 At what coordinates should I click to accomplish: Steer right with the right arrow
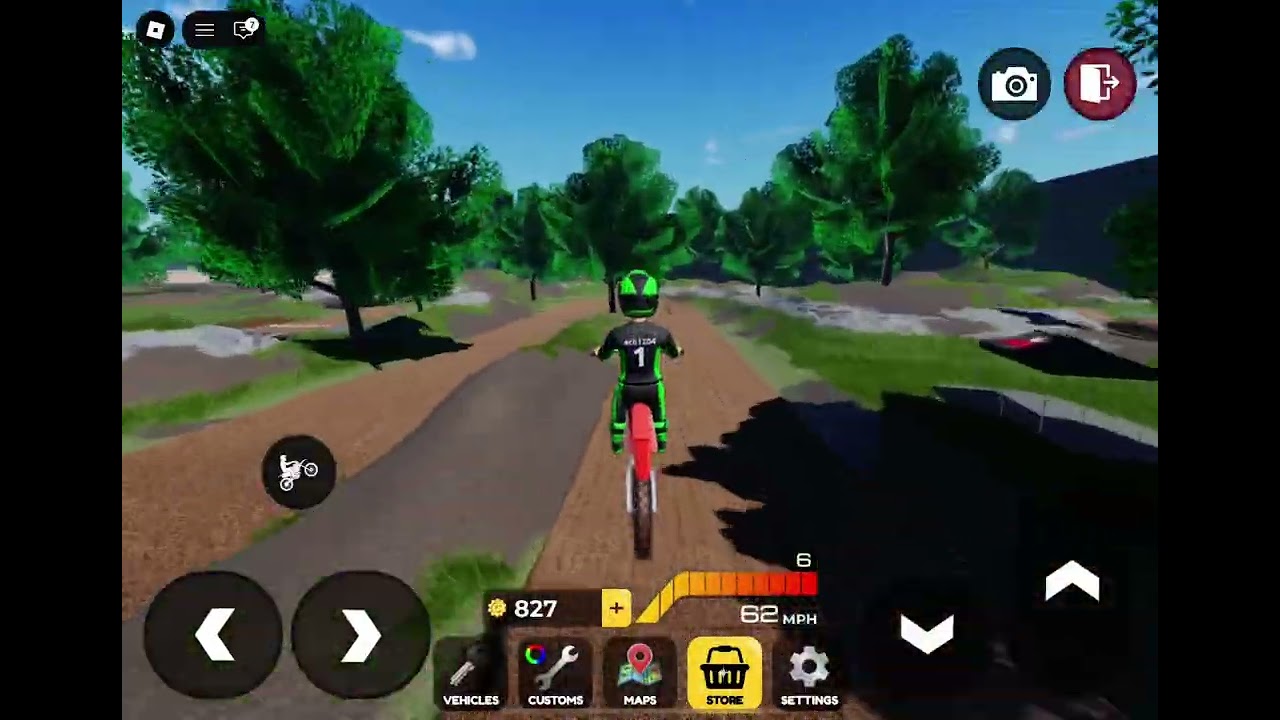pyautogui.click(x=360, y=634)
